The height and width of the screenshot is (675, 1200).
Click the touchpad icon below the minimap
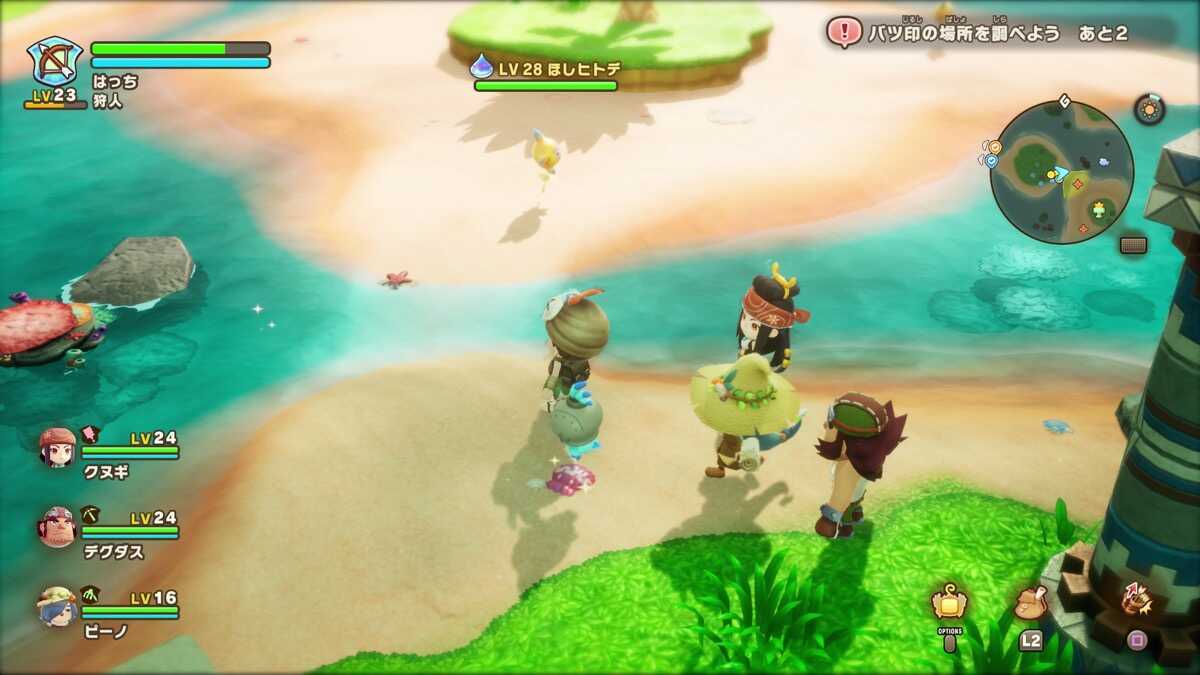1133,245
